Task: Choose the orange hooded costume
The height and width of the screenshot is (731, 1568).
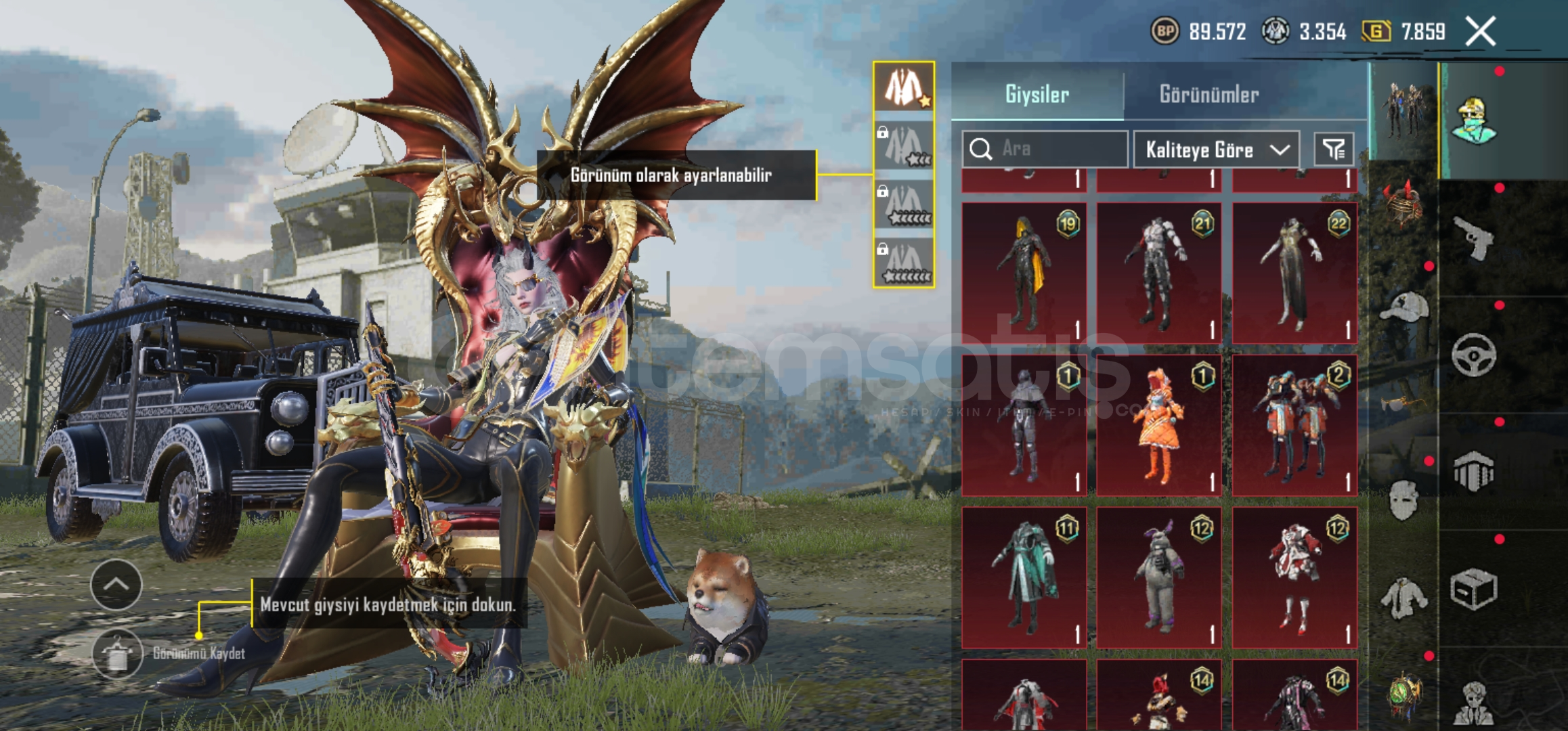Action: [x=1159, y=425]
